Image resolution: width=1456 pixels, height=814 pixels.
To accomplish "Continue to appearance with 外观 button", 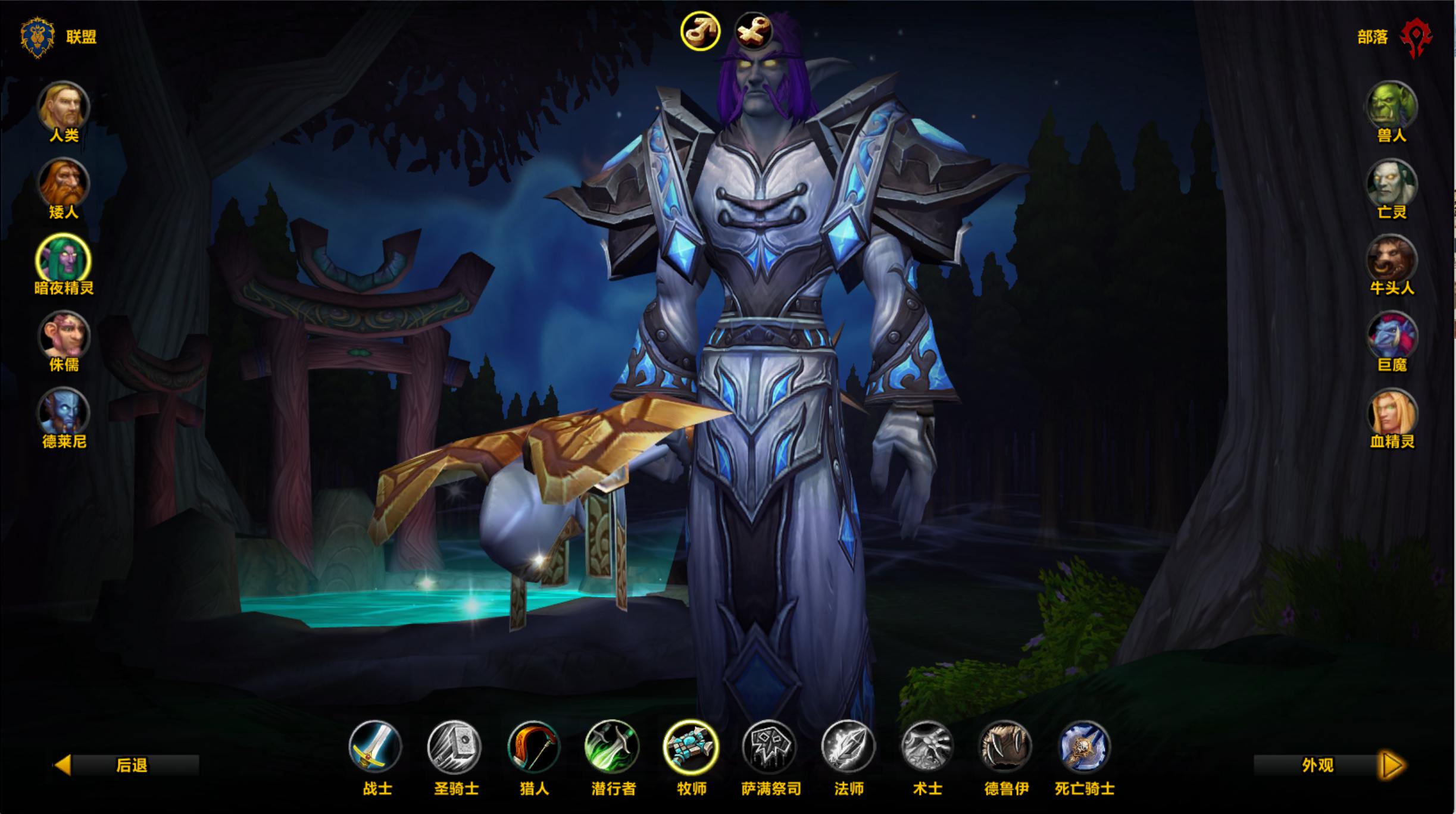I will 1330,765.
